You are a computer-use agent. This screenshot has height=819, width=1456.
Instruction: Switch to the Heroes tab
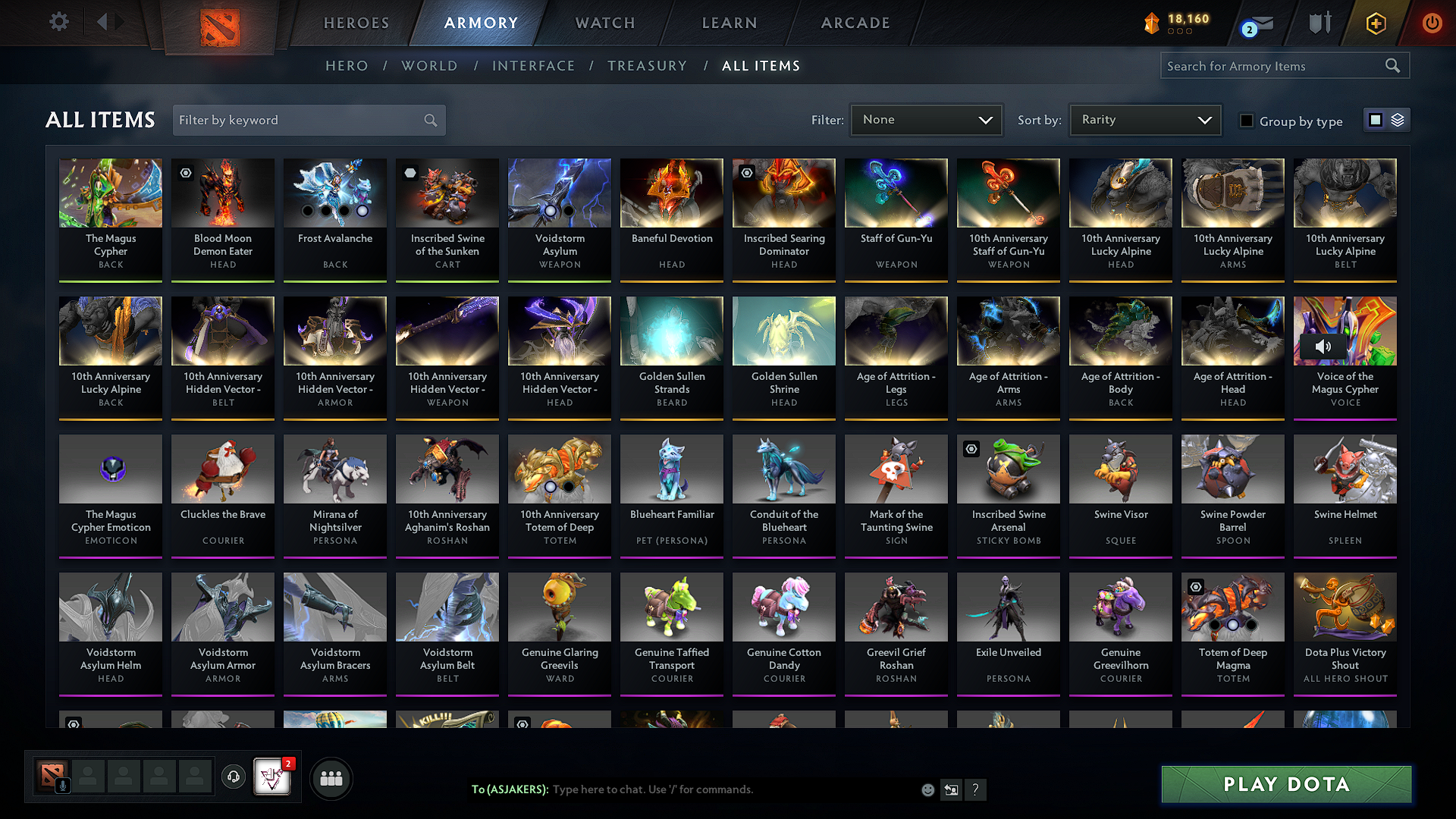356,23
